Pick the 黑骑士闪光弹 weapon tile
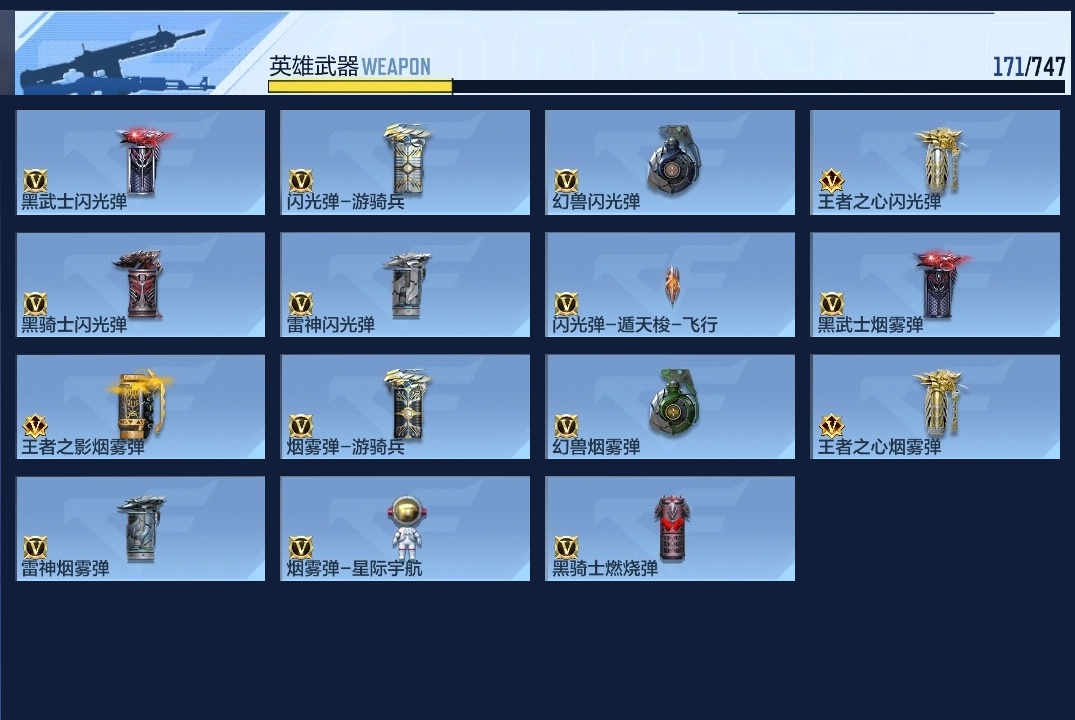This screenshot has width=1075, height=720. [141, 285]
